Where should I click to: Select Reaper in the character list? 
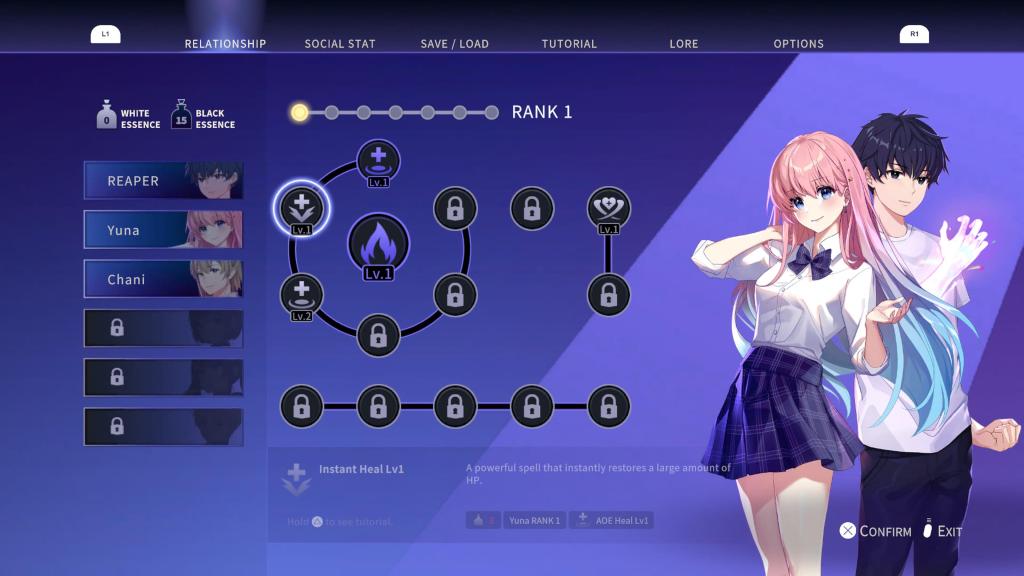tap(163, 181)
